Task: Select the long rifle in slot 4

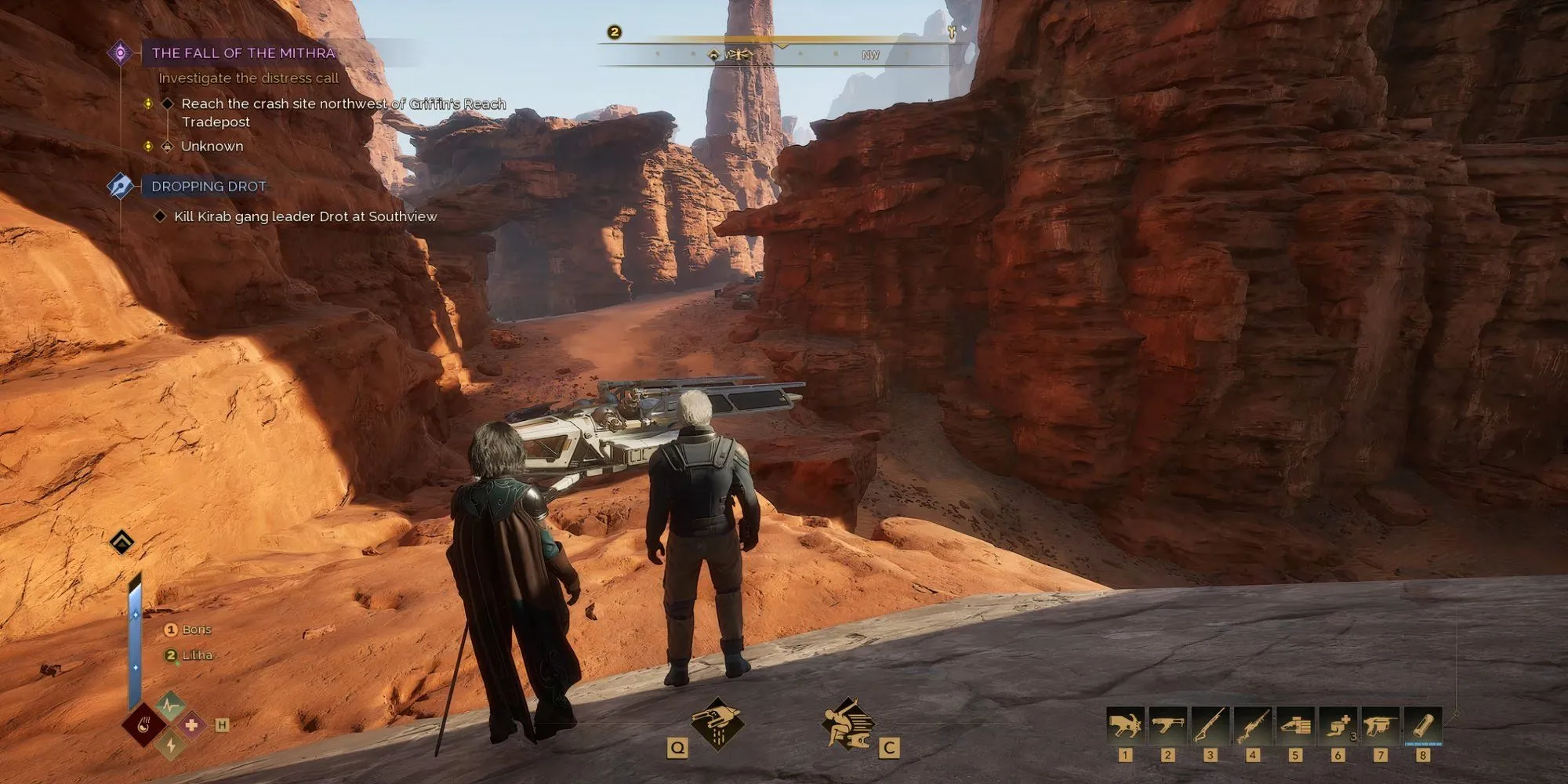Action: coord(1252,727)
